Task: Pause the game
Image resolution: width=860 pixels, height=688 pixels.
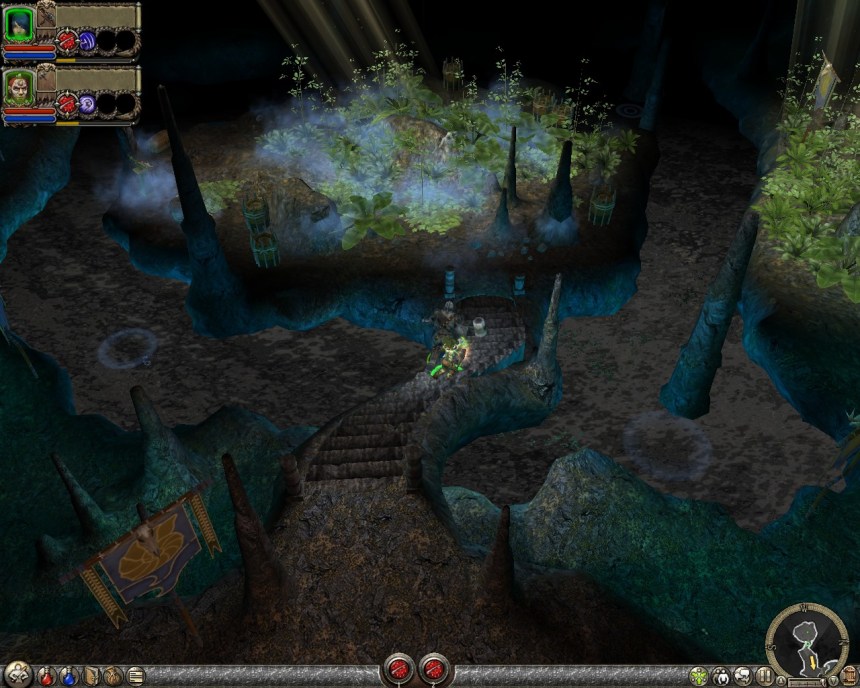Action: pyautogui.click(x=763, y=676)
